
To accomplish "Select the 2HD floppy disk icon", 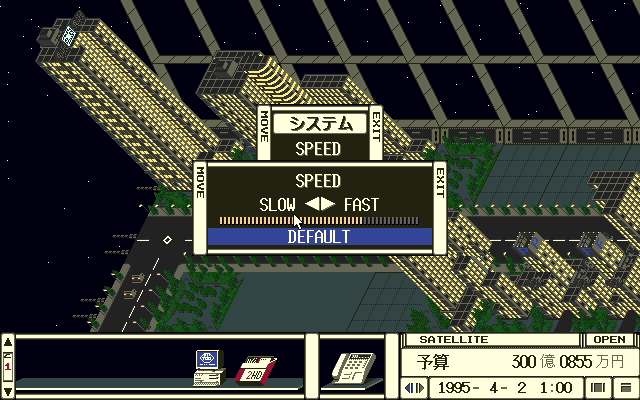I will 255,370.
